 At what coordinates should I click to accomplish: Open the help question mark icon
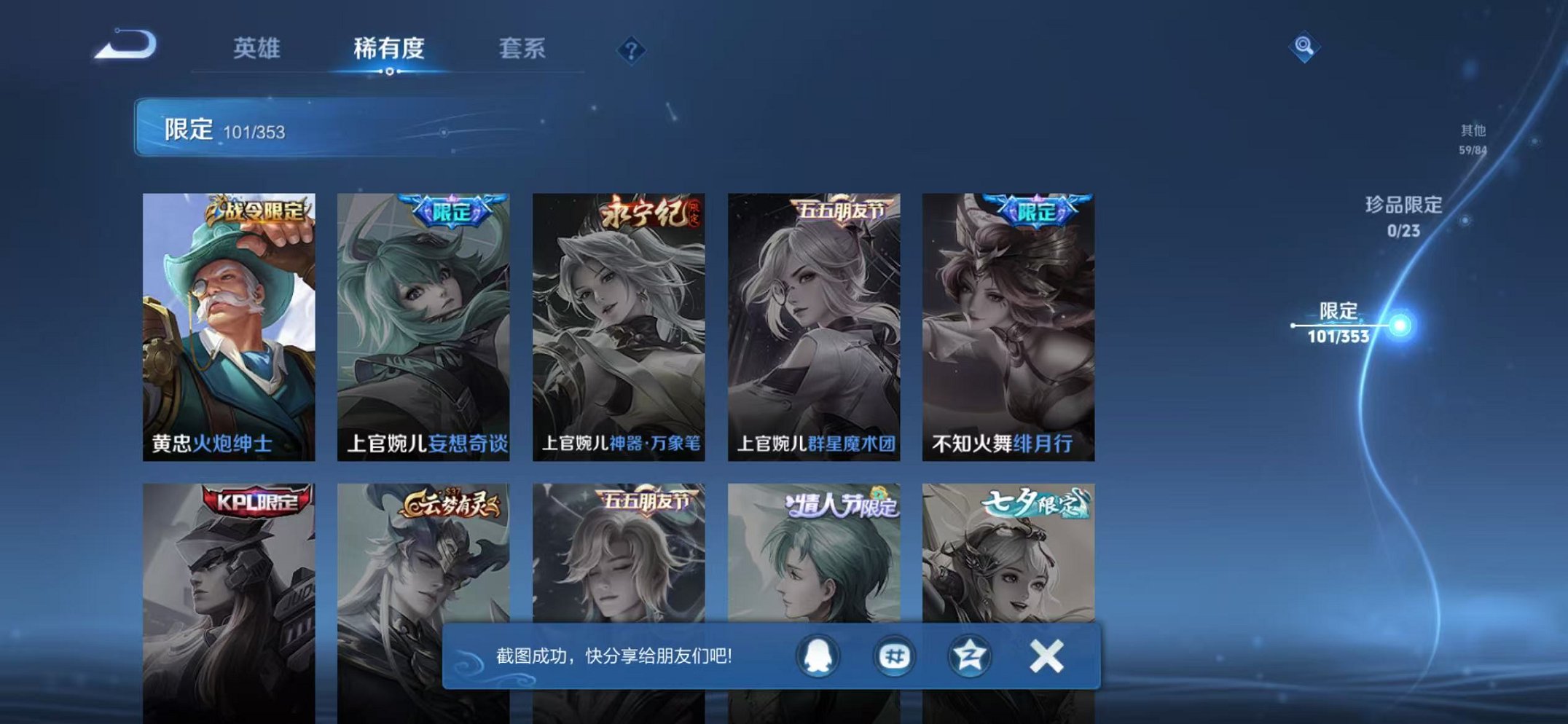[632, 50]
